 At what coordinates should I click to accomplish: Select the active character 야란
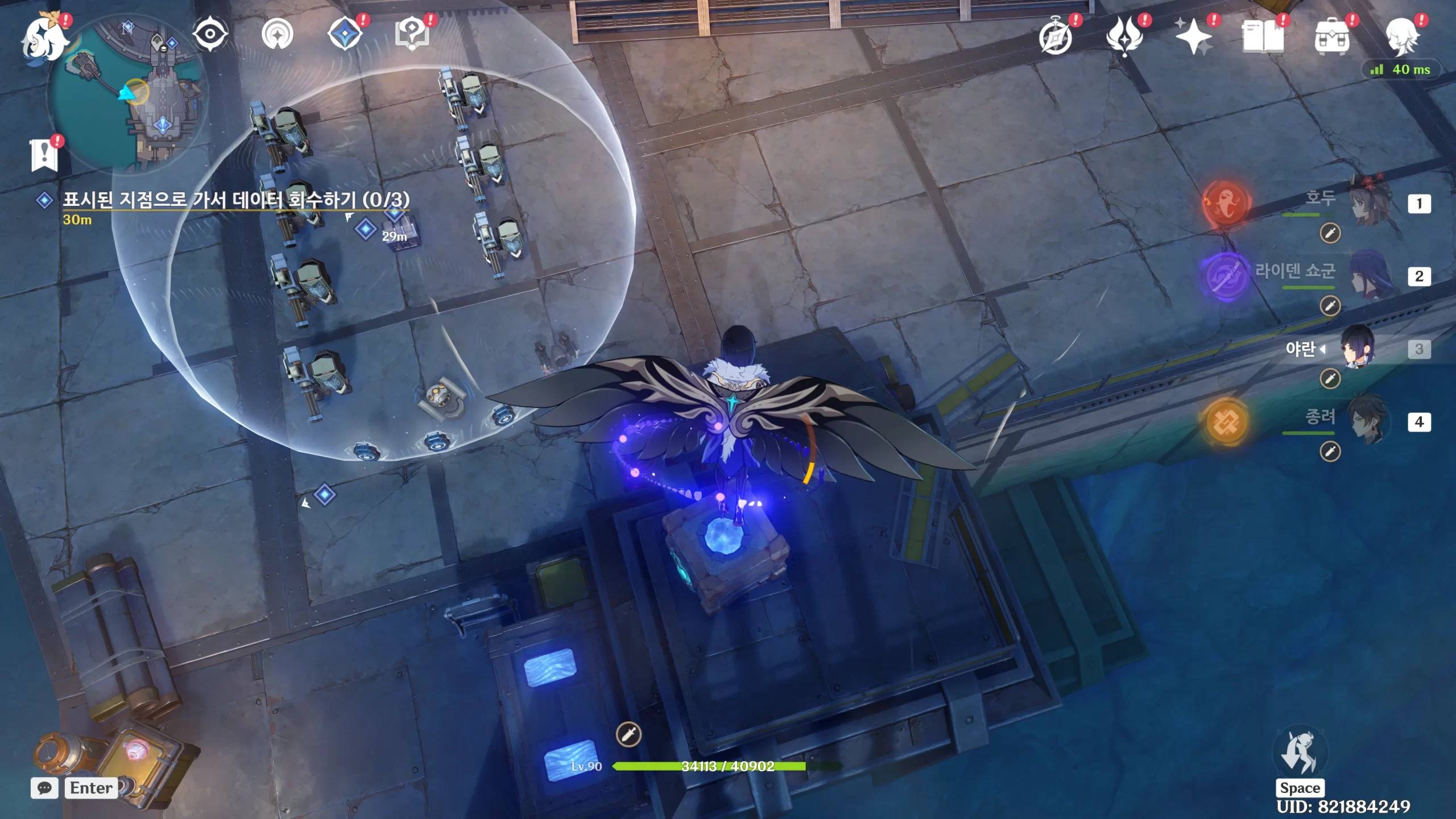tap(1358, 348)
